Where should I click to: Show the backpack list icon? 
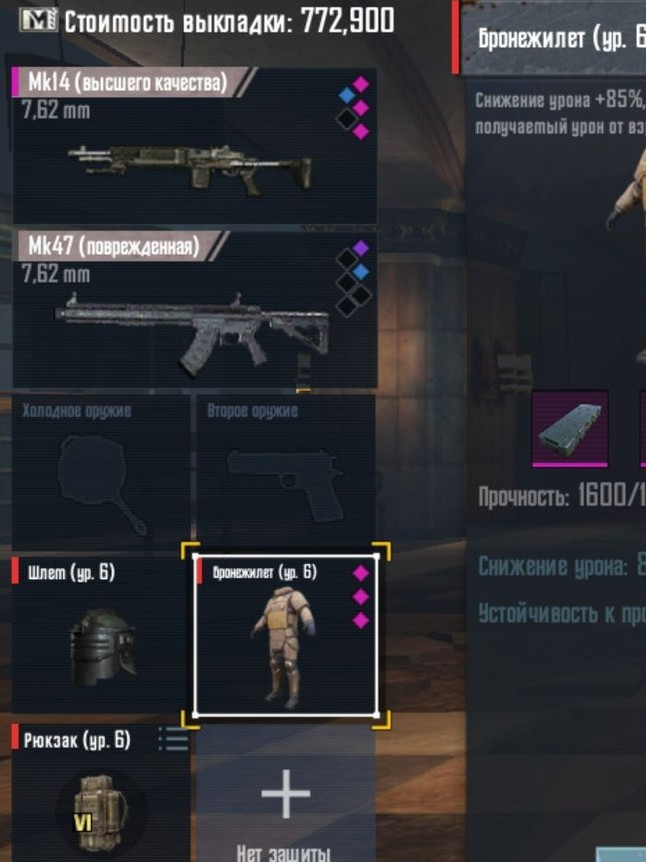173,740
